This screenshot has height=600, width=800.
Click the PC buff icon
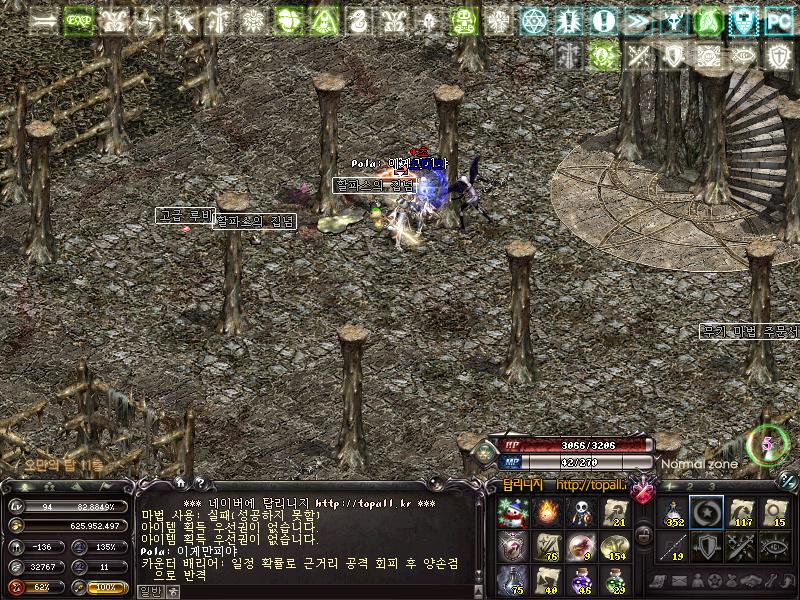(x=777, y=20)
